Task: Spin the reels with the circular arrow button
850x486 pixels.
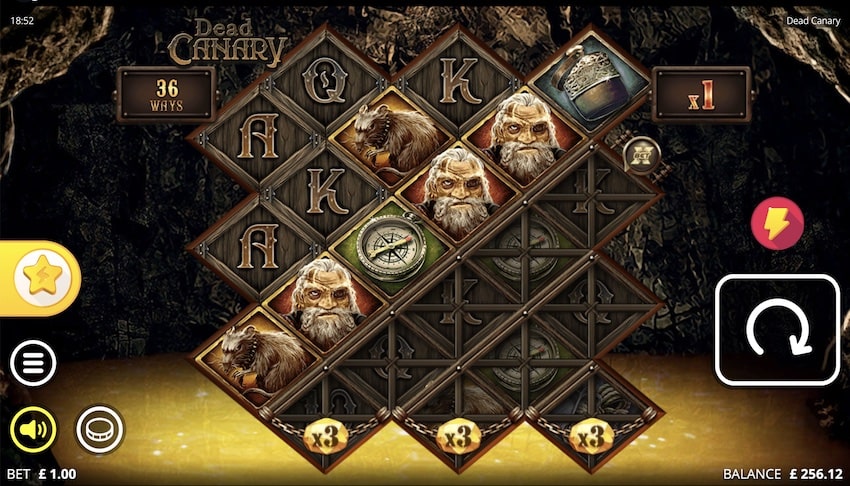Action: [776, 330]
